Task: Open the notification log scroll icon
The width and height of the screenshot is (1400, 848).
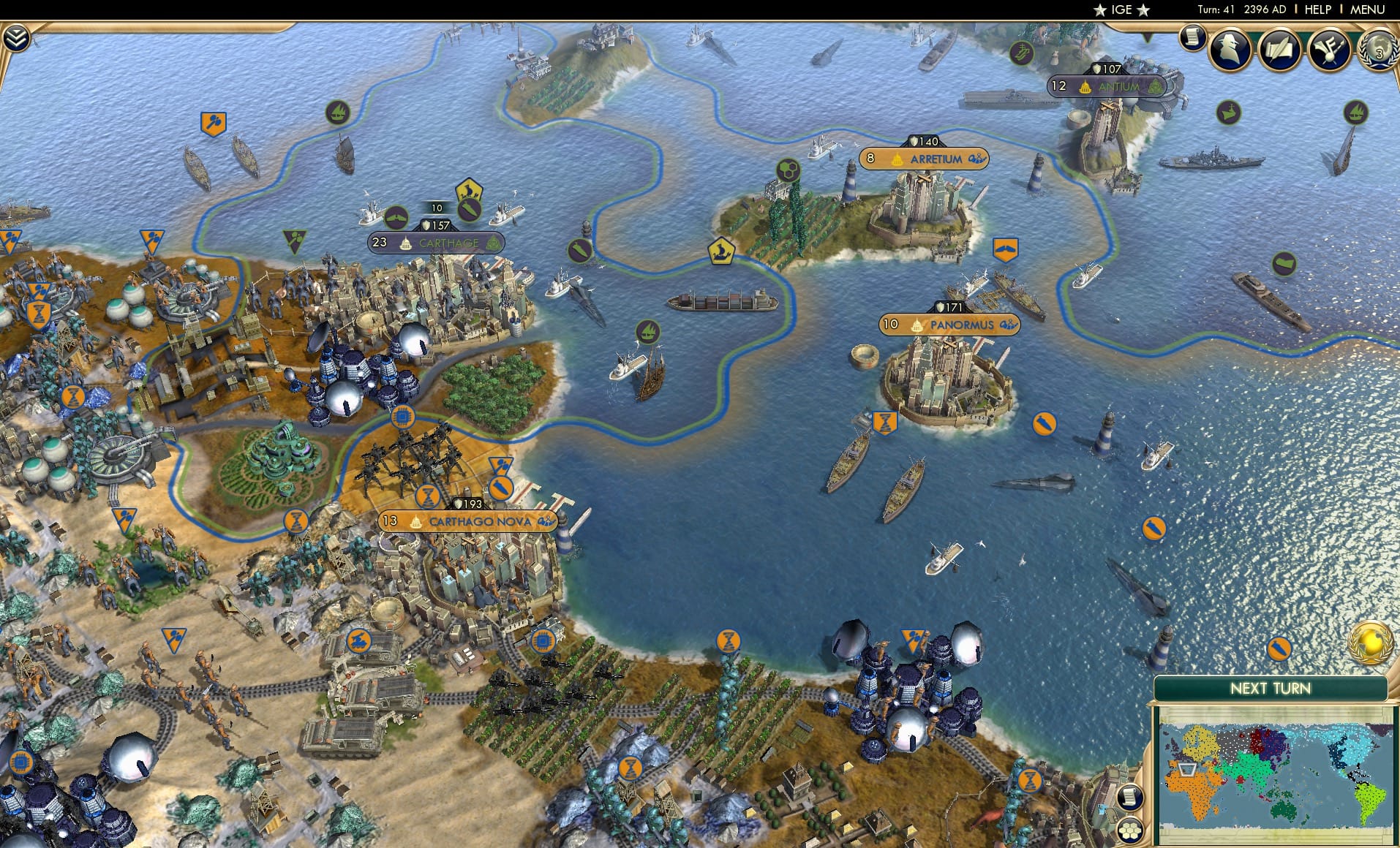Action: click(x=1192, y=36)
